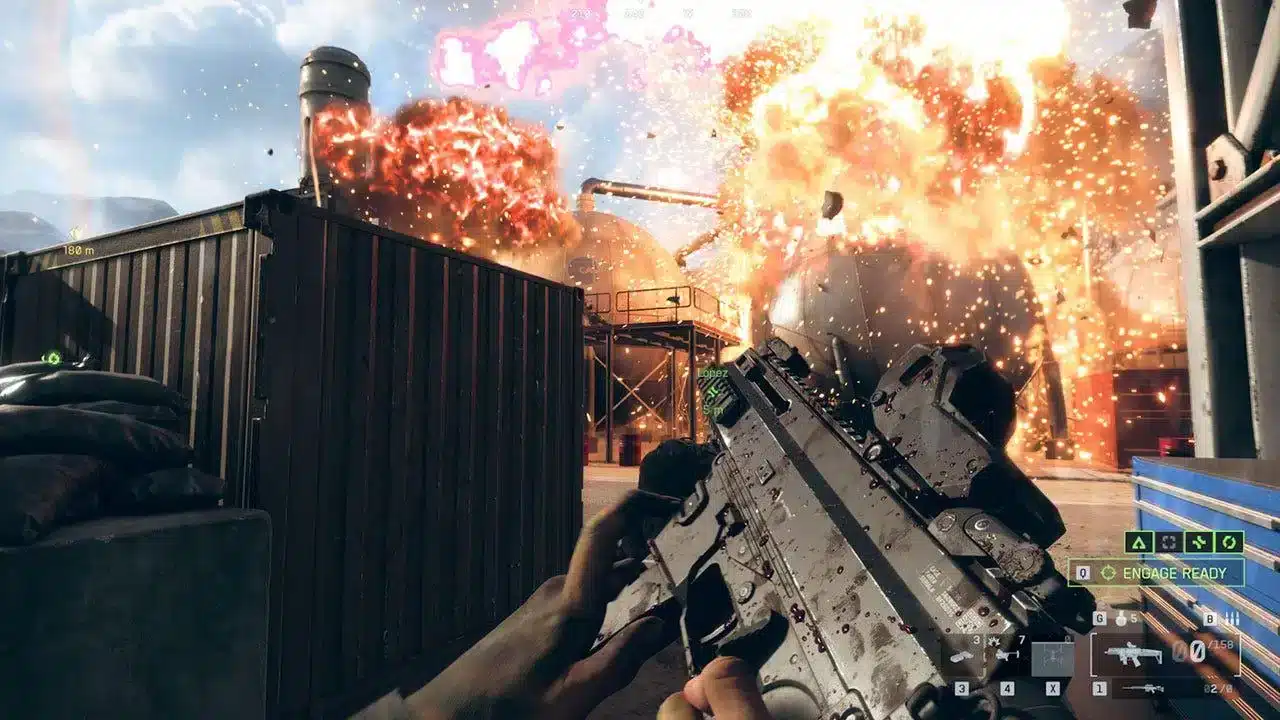1280x720 pixels.
Task: Select the grenade icon next to G
Action: click(x=1122, y=619)
